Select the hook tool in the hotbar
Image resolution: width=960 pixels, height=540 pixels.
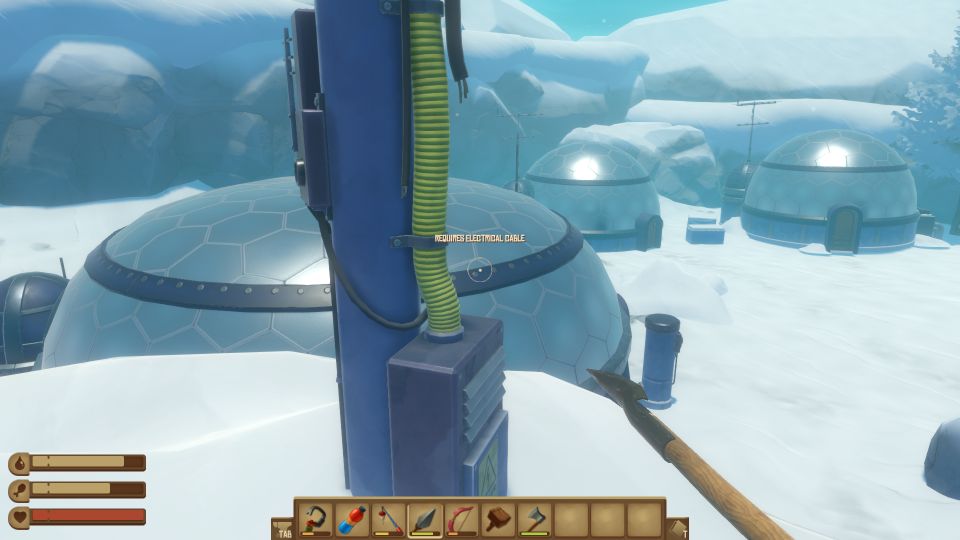pyautogui.click(x=316, y=520)
